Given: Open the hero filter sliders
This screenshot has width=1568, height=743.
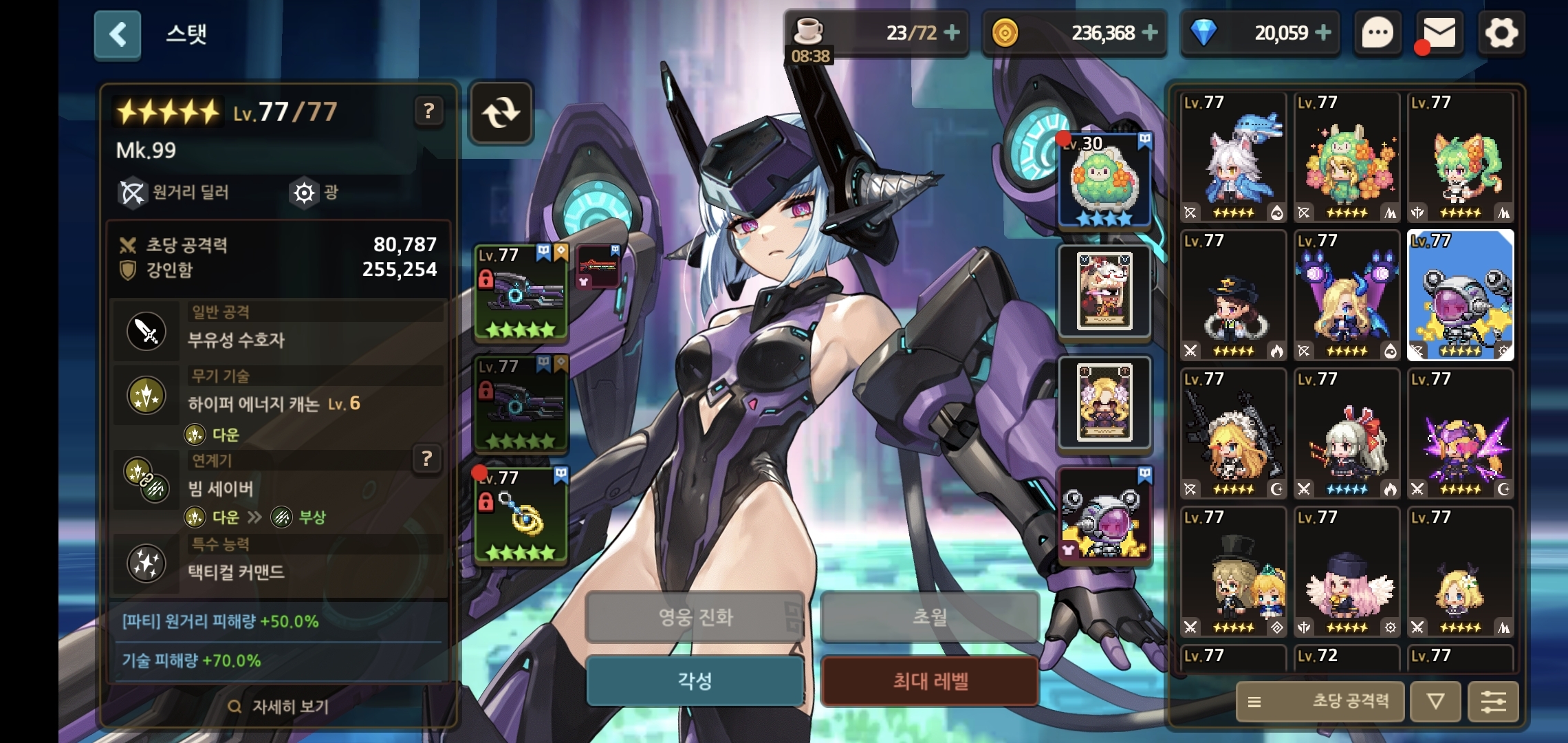Looking at the screenshot, I should point(1493,702).
